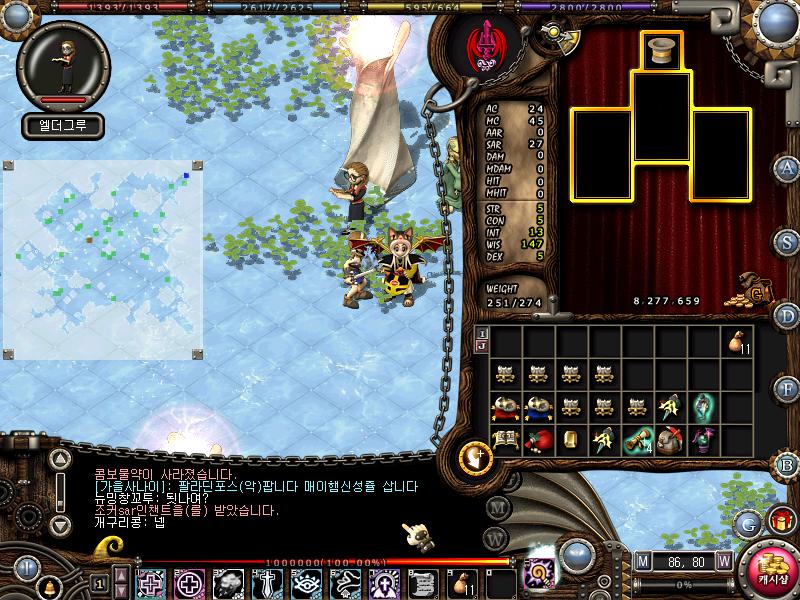Select the red sack inventory item
Image resolution: width=800 pixels, height=600 pixels.
(538, 440)
